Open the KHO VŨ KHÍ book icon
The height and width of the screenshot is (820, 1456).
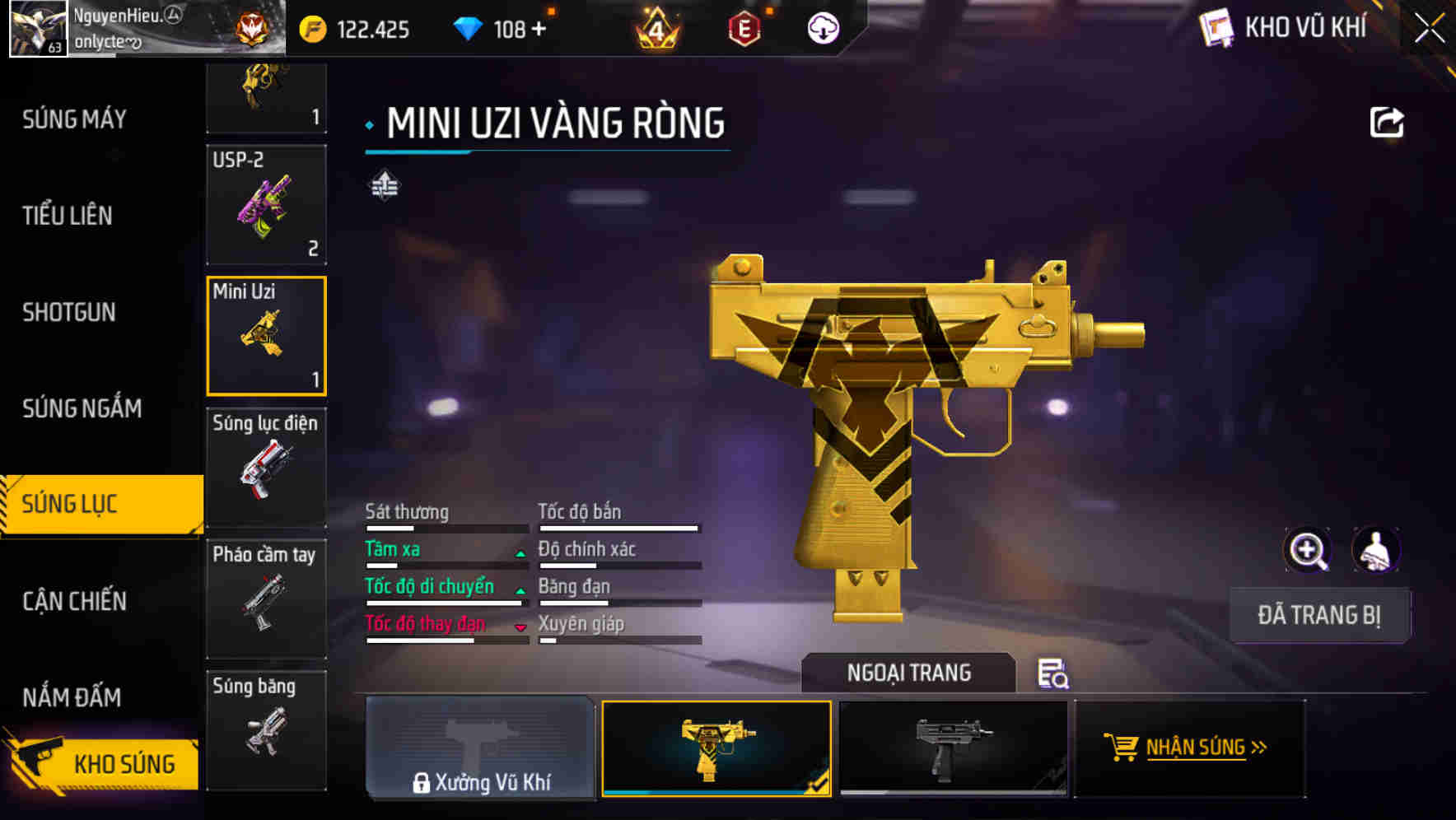pyautogui.click(x=1216, y=29)
